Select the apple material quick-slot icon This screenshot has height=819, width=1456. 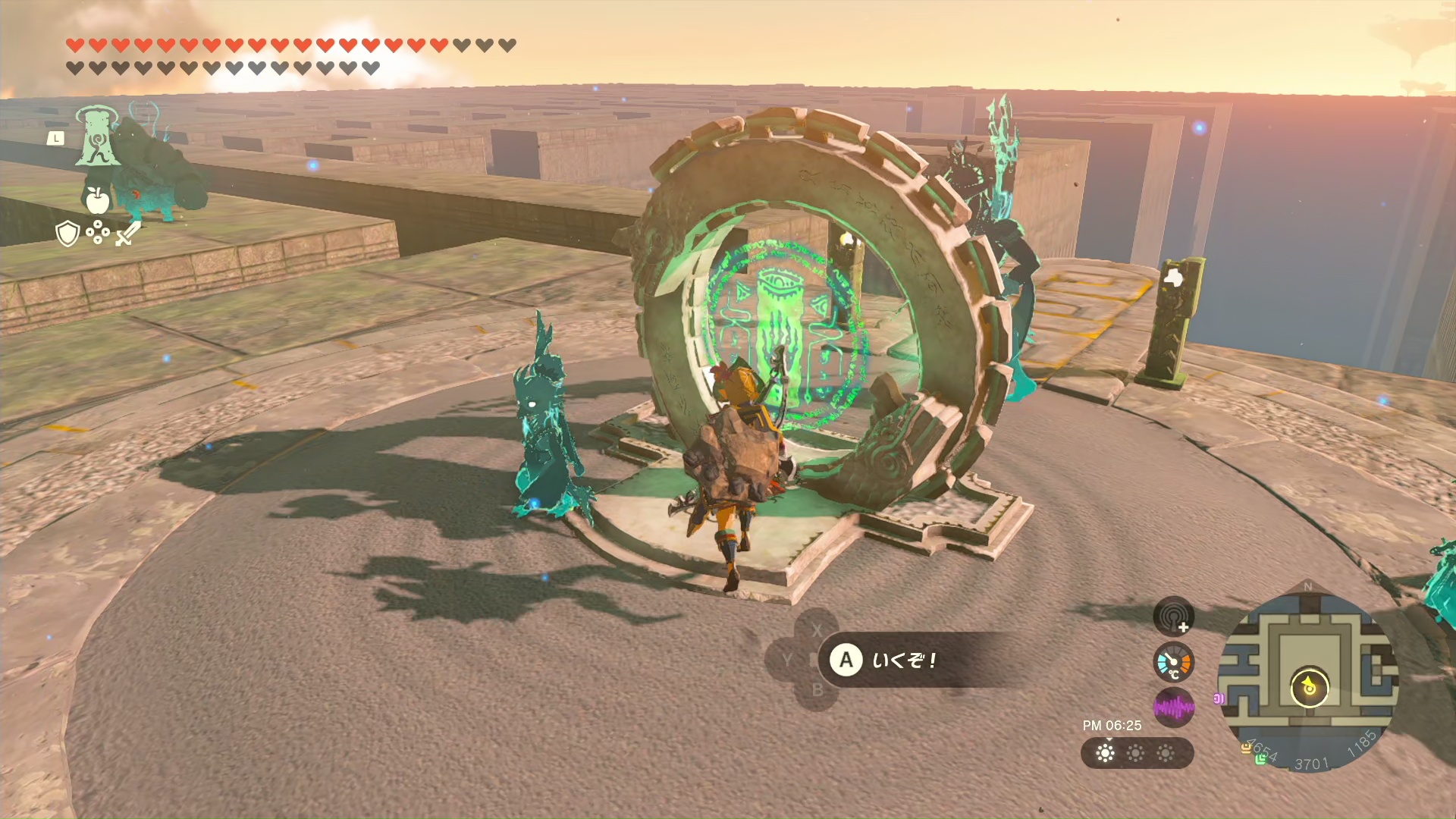(x=97, y=199)
